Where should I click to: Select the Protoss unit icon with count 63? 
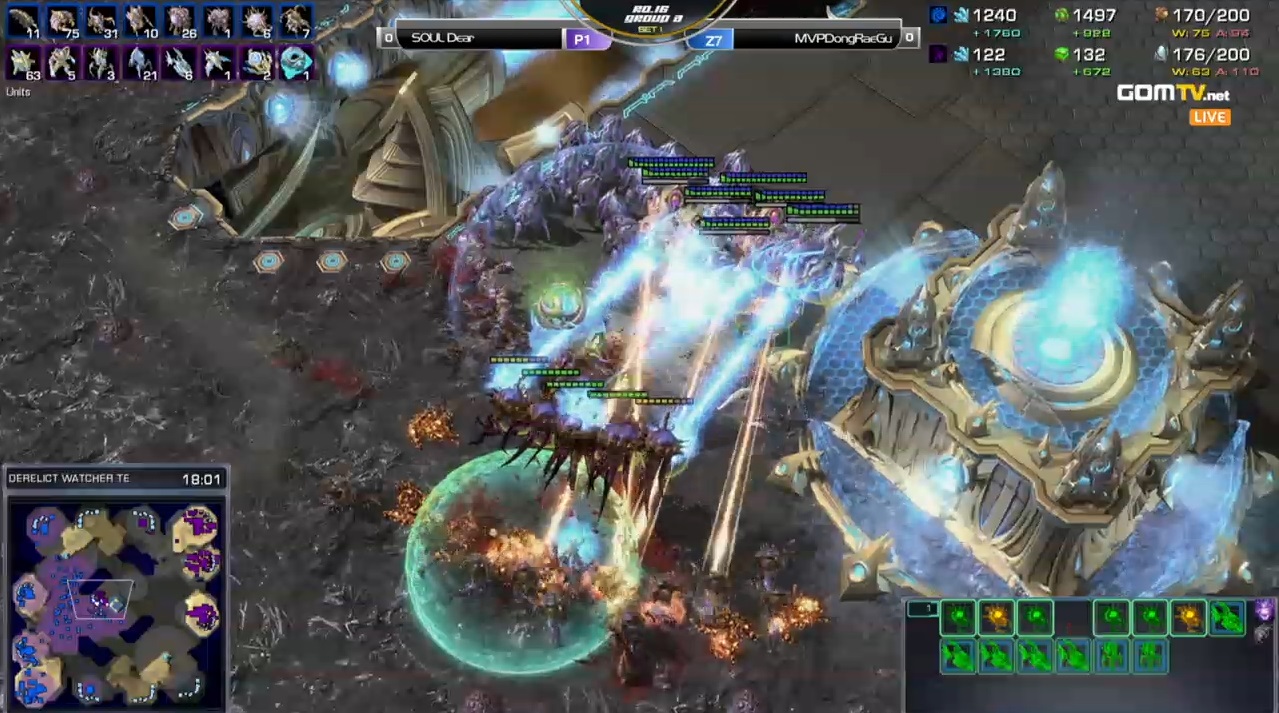pos(23,63)
